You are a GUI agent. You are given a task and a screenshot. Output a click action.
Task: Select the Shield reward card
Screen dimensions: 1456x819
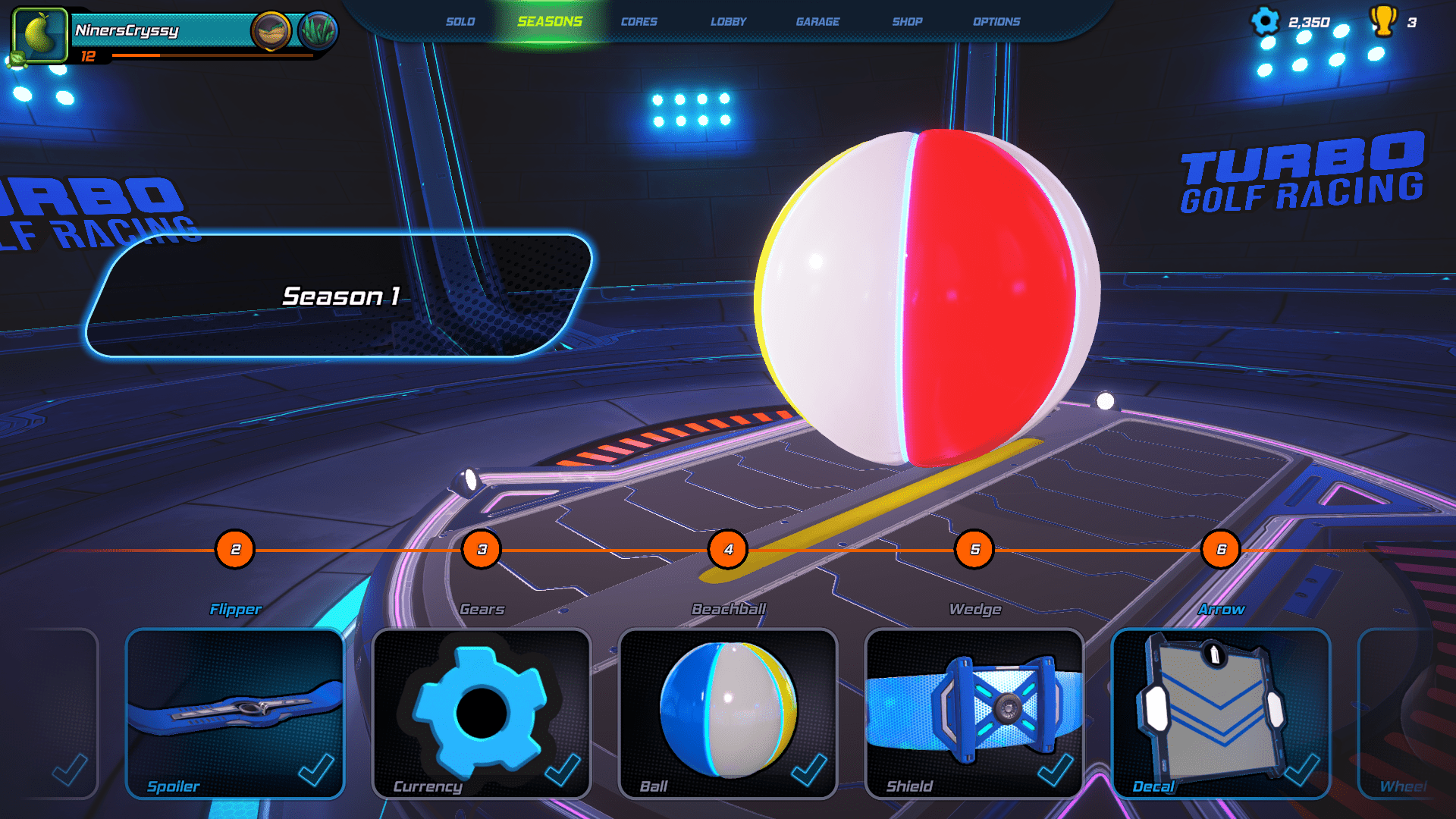[973, 713]
